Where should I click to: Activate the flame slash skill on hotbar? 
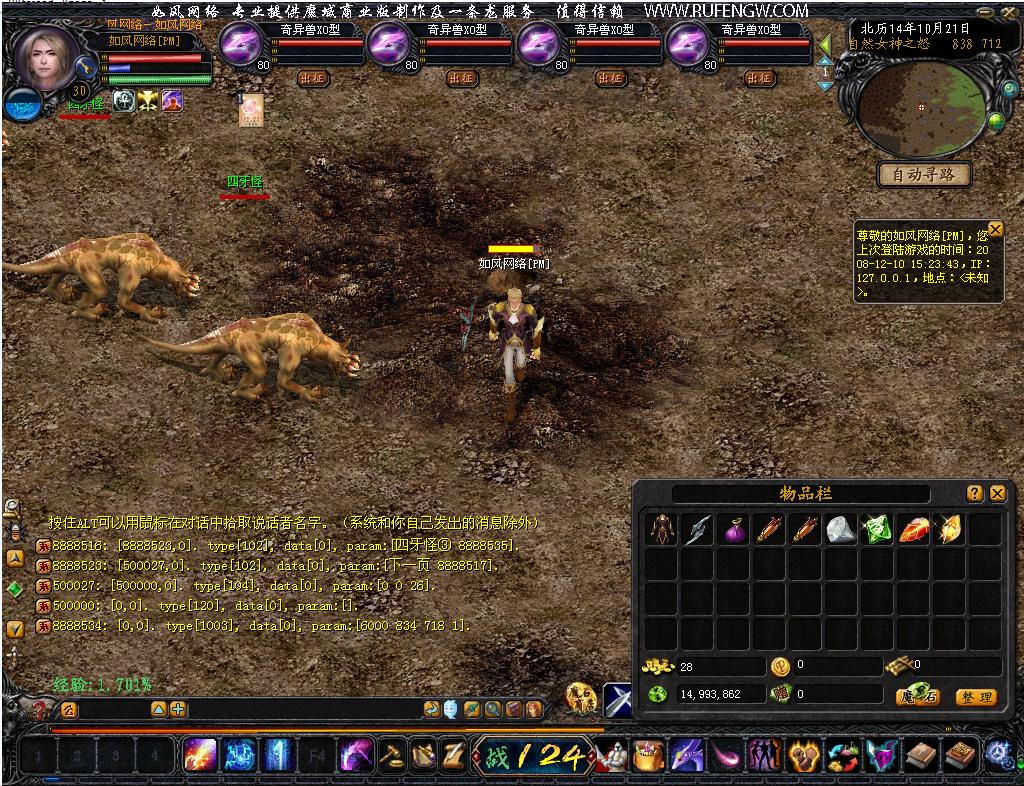pyautogui.click(x=200, y=755)
